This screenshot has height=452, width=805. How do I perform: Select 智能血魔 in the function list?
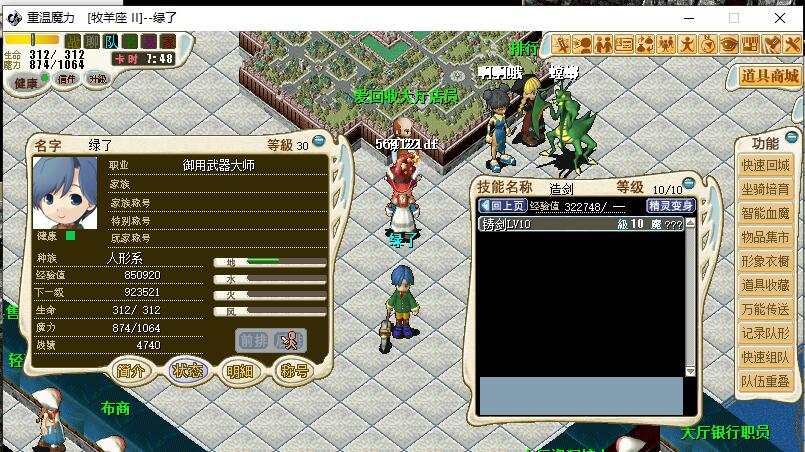click(x=765, y=213)
